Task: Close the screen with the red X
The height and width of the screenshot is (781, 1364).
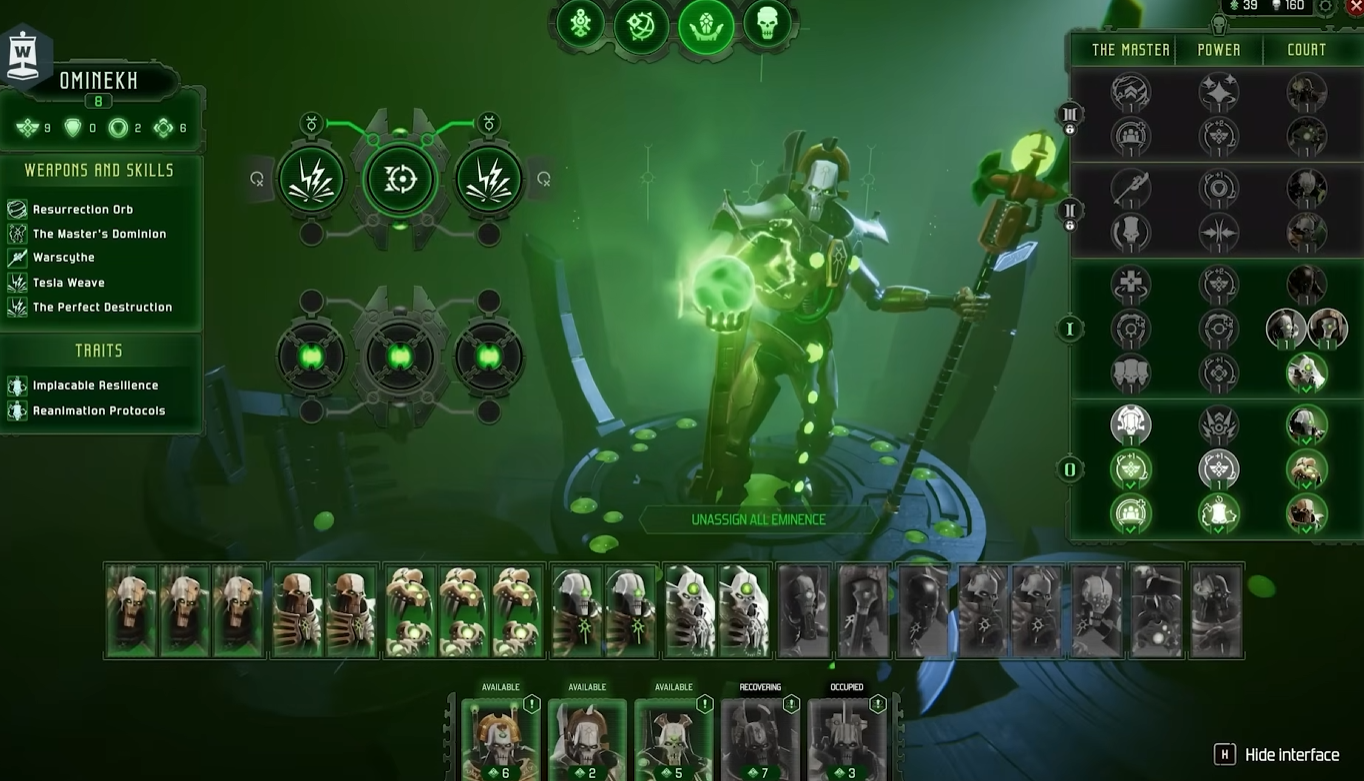Action: coord(1354,7)
